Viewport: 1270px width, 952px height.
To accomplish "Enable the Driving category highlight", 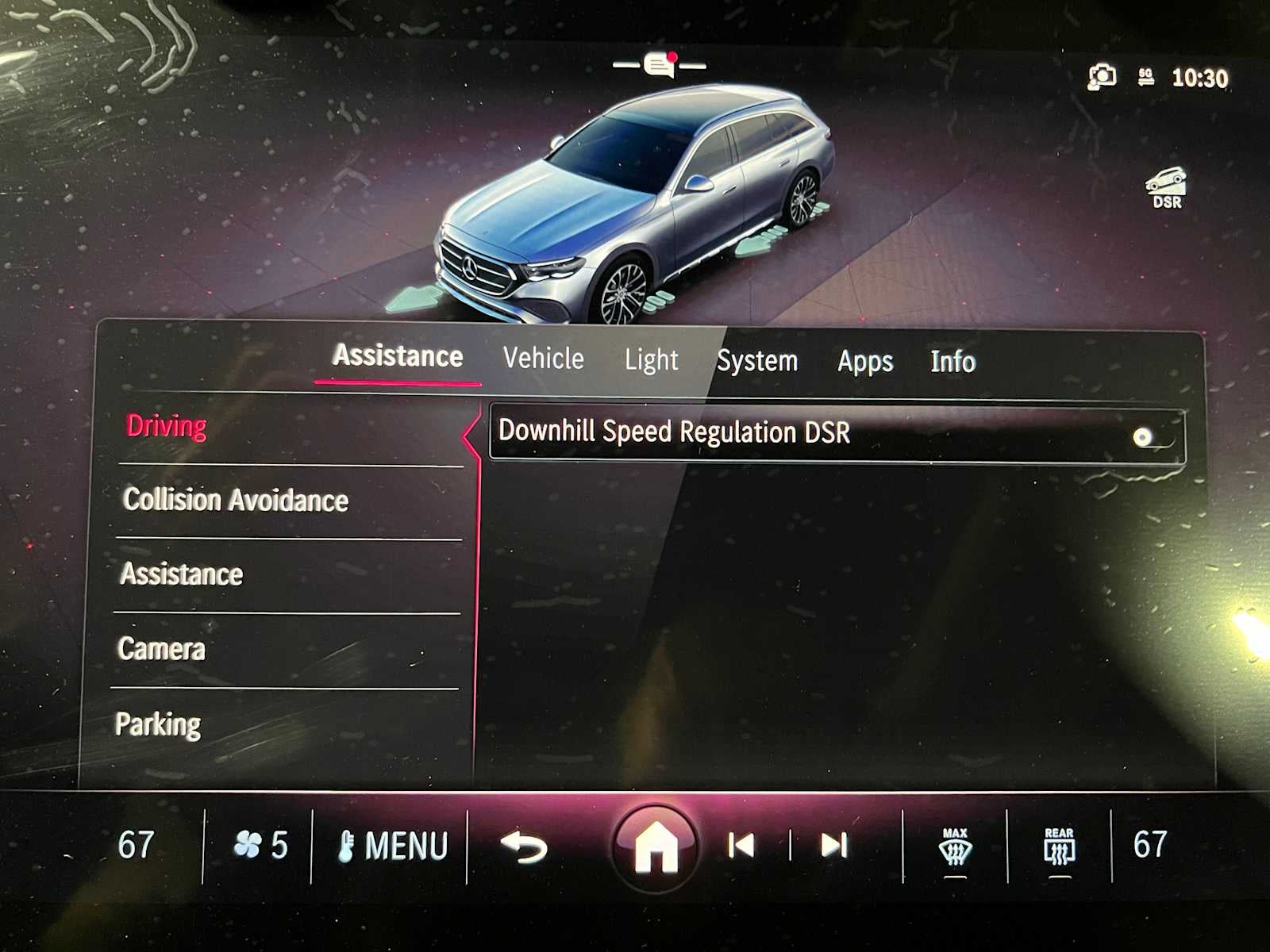I will (164, 426).
